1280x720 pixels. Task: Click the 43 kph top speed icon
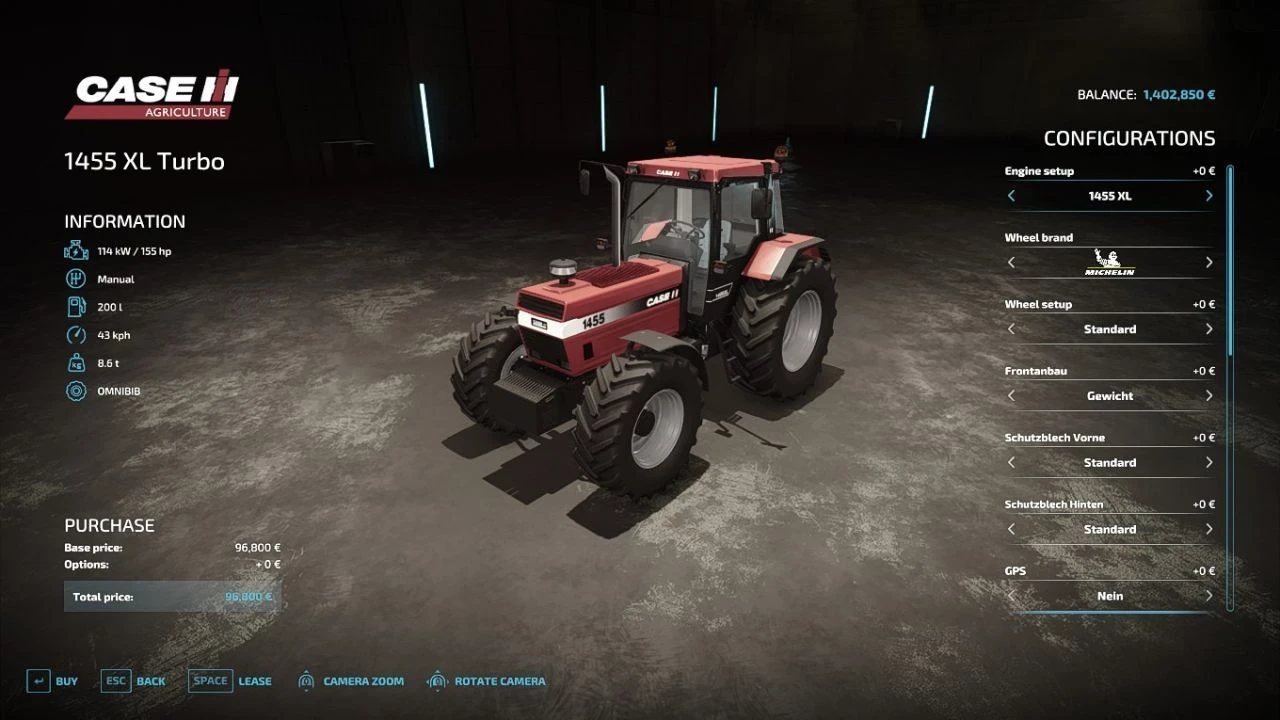click(75, 334)
